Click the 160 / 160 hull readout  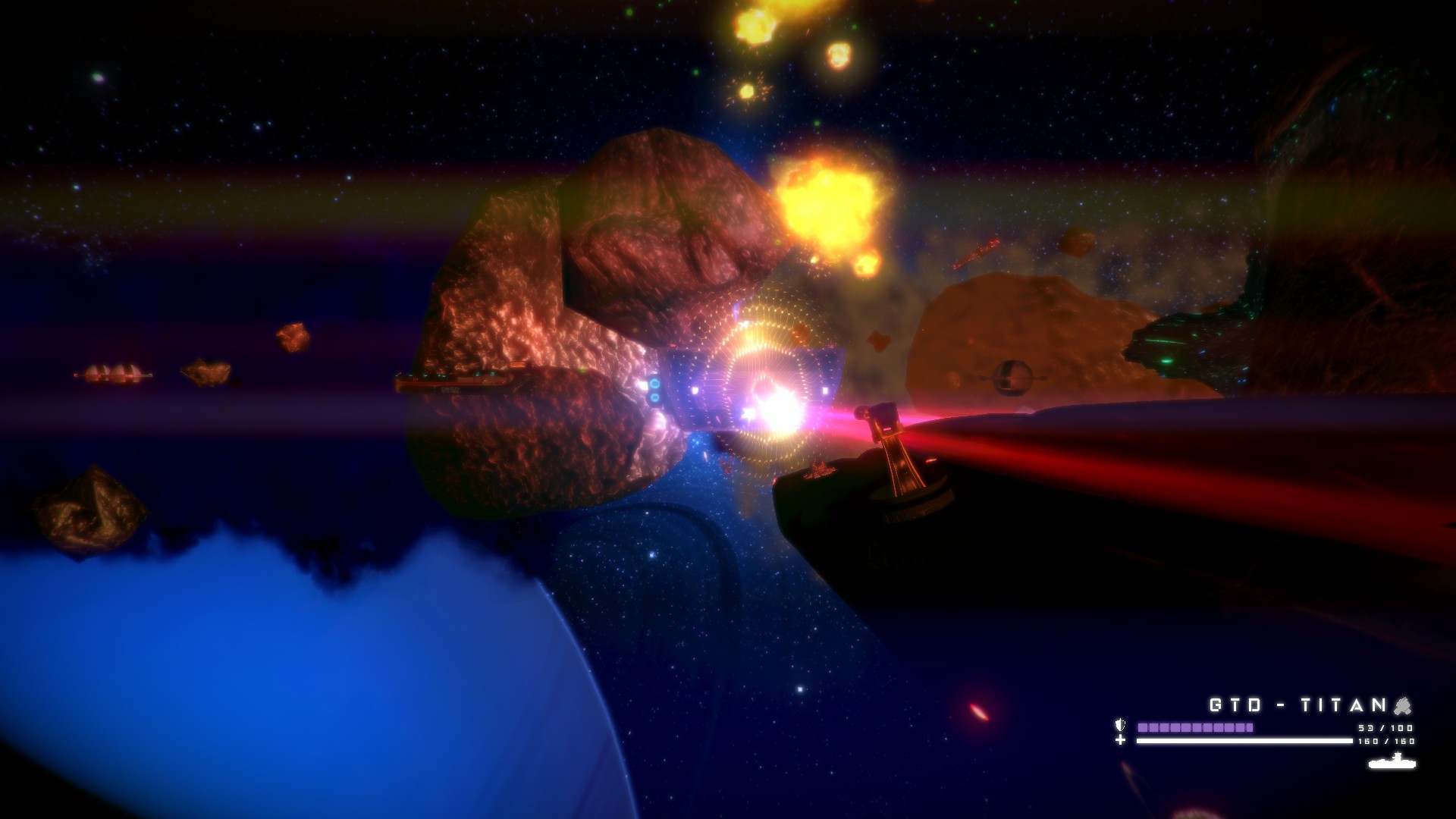pos(1386,741)
